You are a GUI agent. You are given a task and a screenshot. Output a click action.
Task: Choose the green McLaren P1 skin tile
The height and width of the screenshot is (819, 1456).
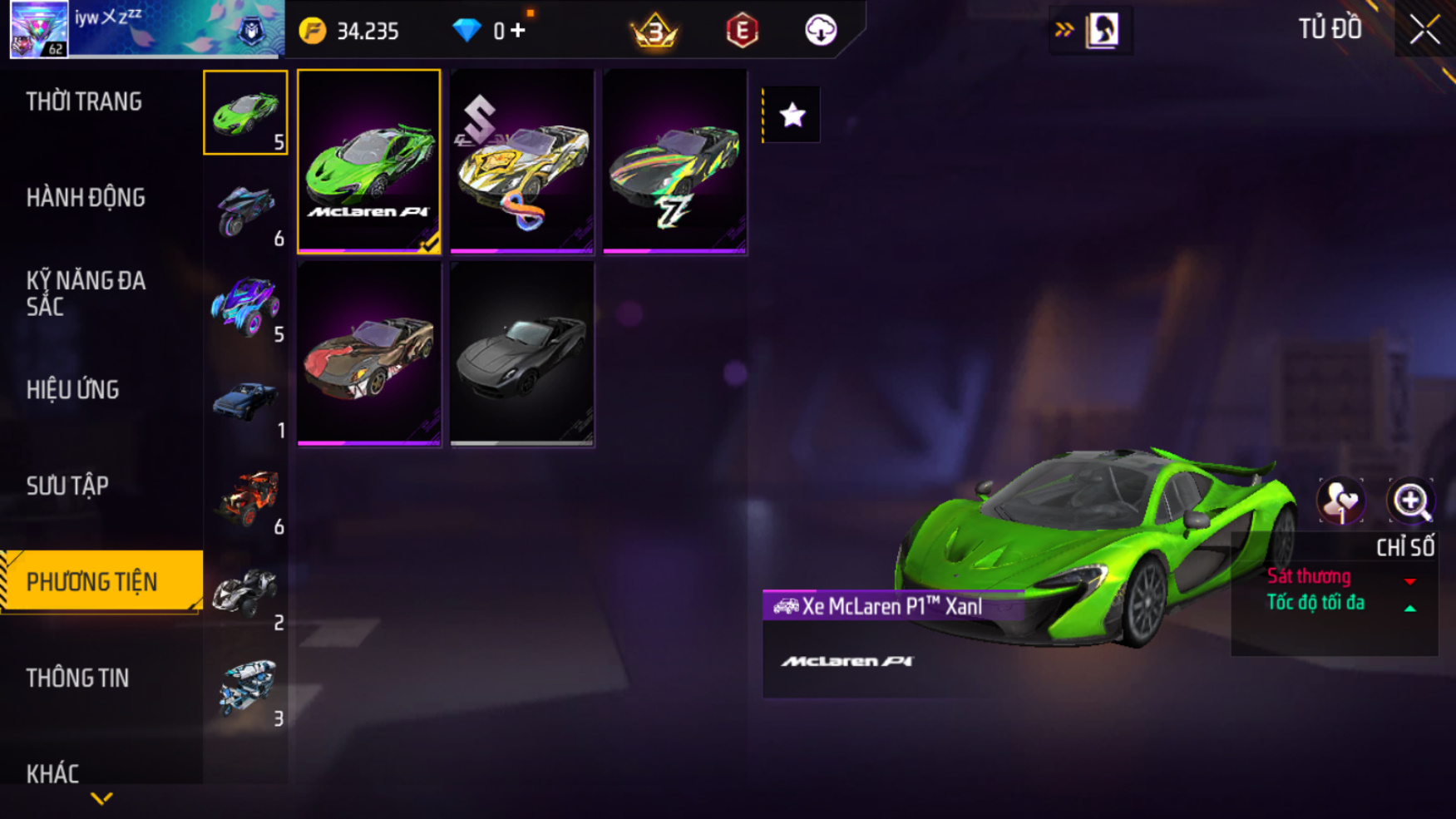pyautogui.click(x=369, y=161)
